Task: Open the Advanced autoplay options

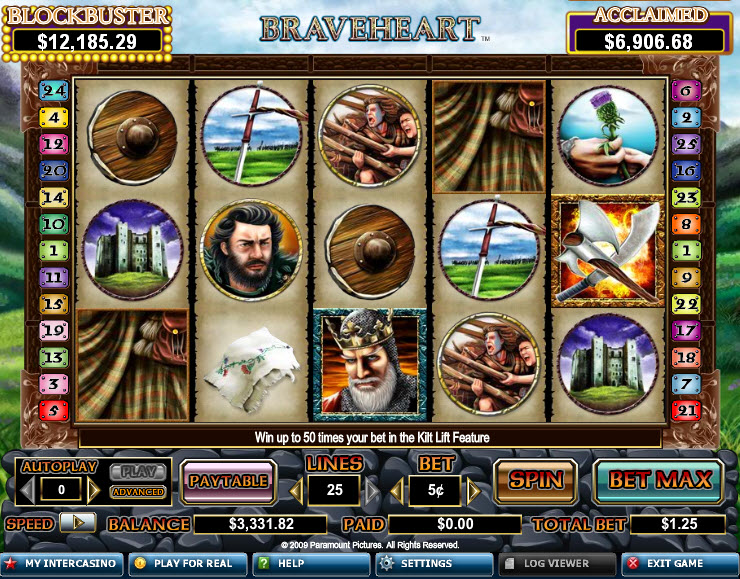Action: tap(138, 492)
